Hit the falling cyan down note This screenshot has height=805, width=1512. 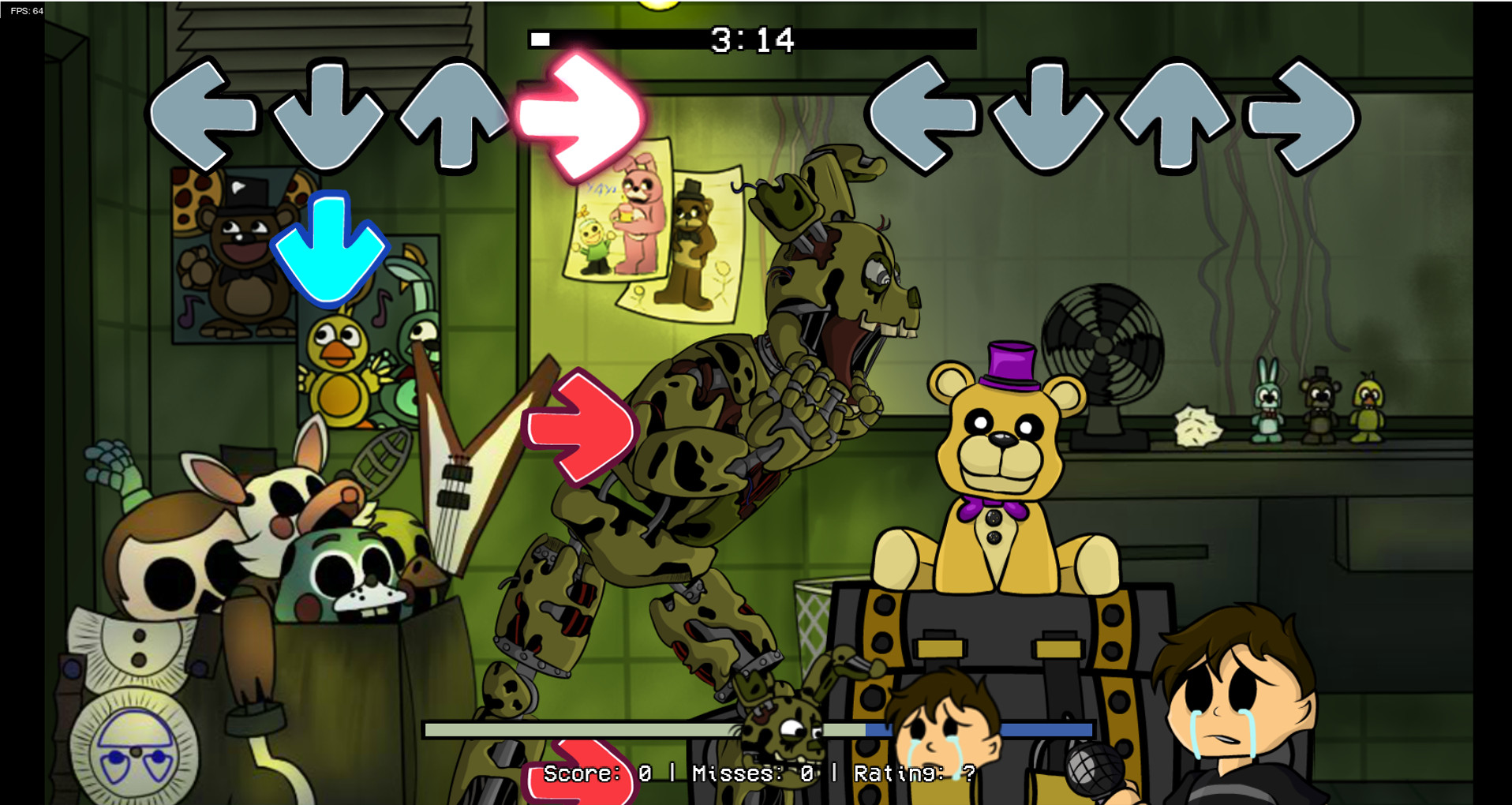click(x=331, y=246)
